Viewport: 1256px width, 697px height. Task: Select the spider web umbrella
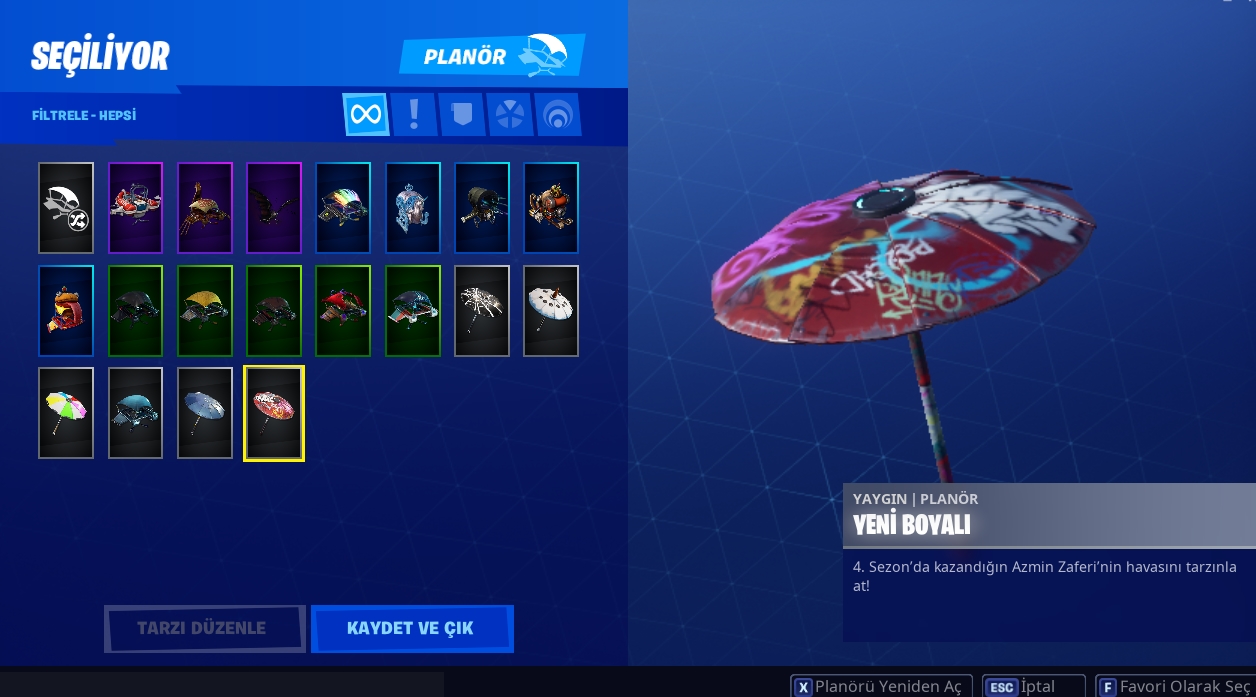[x=482, y=311]
